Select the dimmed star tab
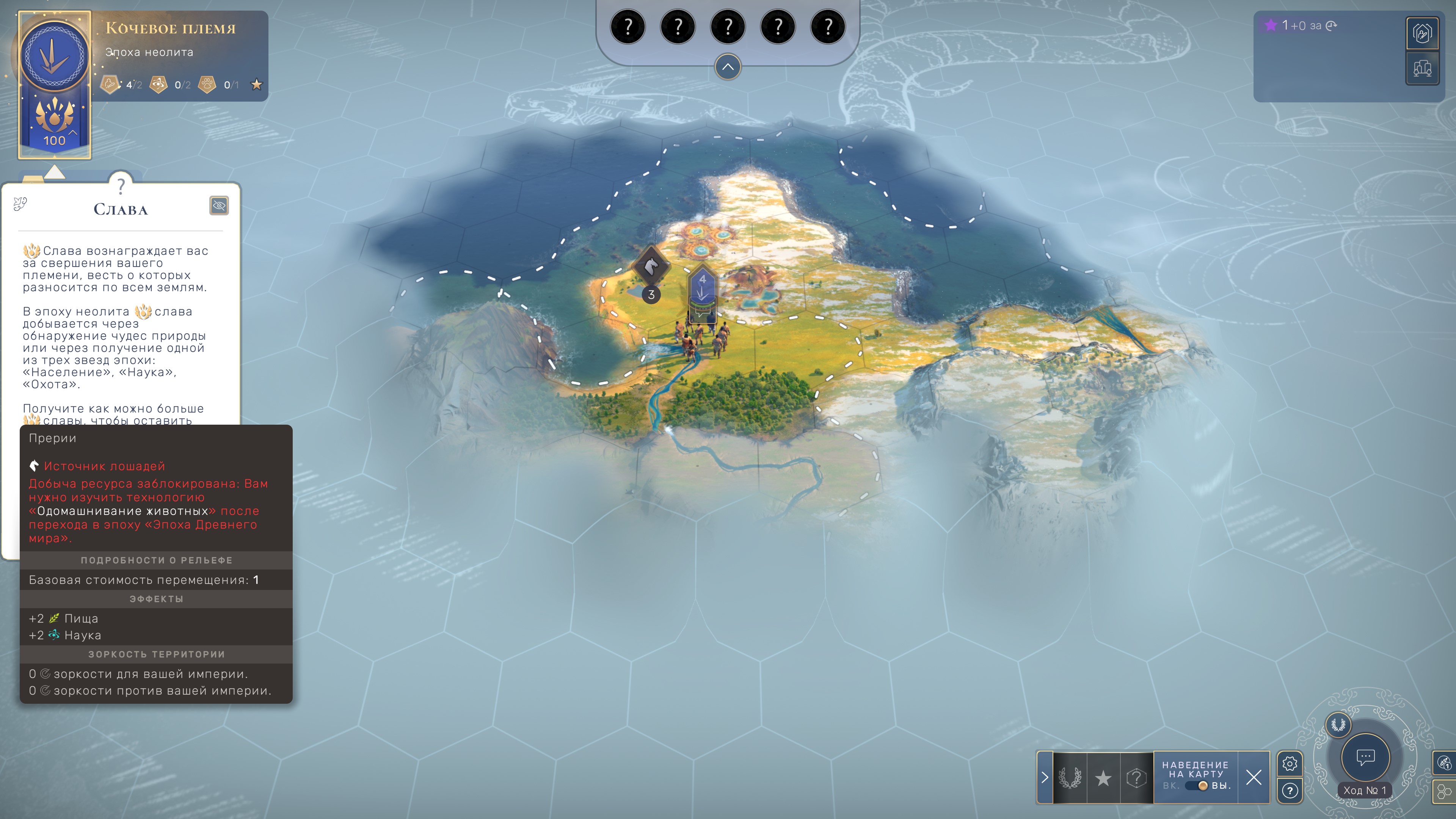 coord(1103,778)
